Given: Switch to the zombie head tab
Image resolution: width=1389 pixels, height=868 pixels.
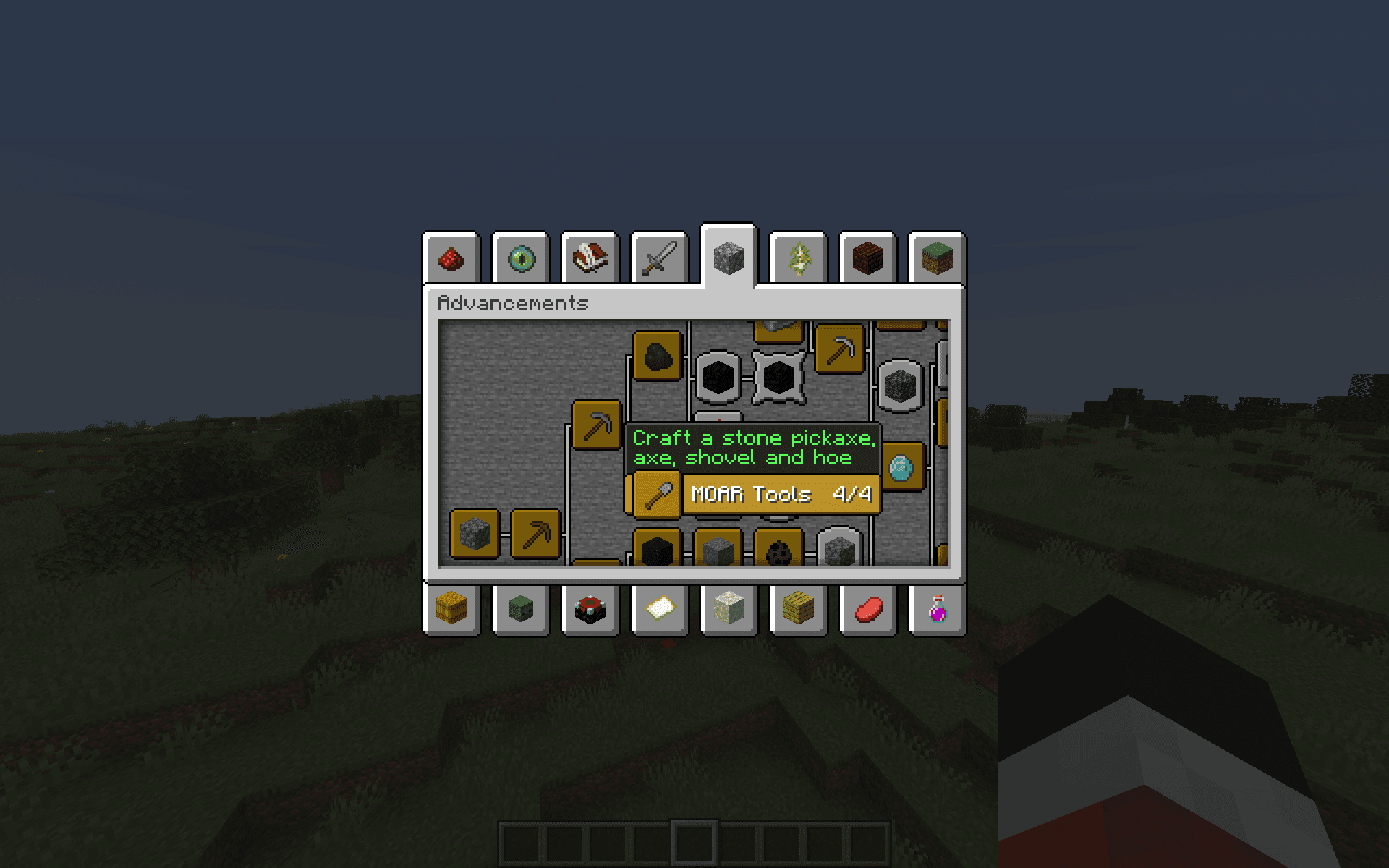Looking at the screenshot, I should (x=521, y=609).
